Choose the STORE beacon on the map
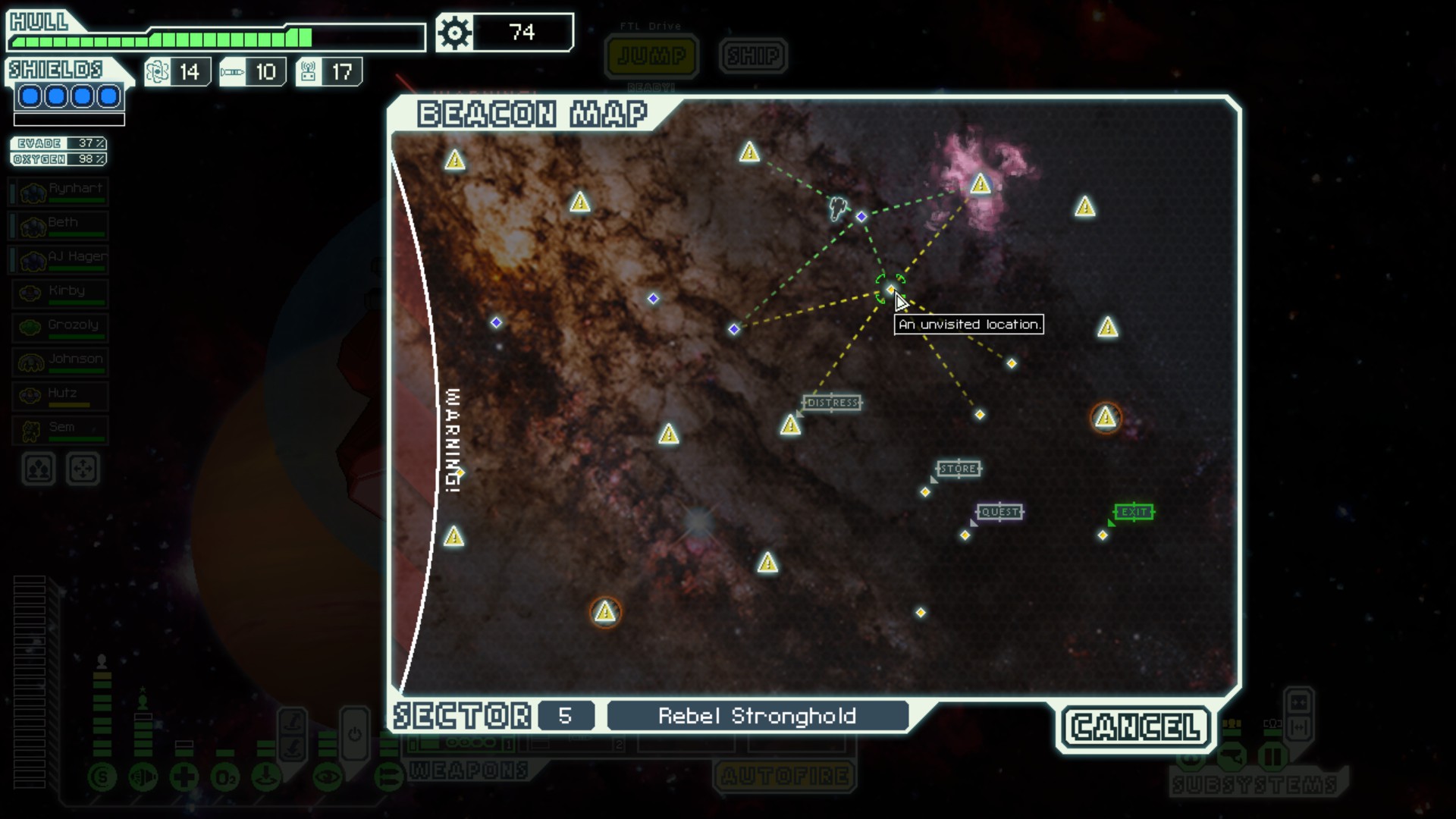 coord(925,492)
